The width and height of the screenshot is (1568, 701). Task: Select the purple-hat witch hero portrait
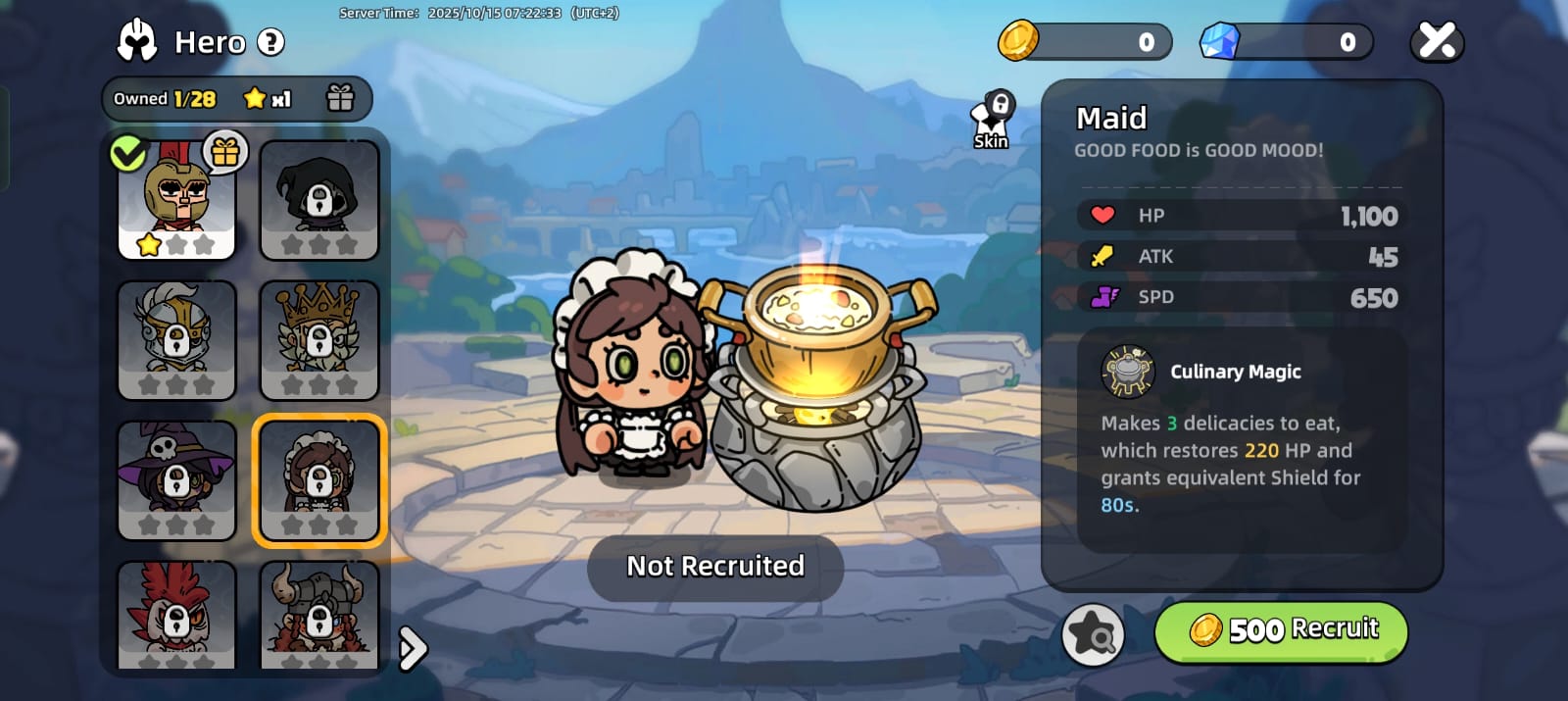[x=176, y=480]
